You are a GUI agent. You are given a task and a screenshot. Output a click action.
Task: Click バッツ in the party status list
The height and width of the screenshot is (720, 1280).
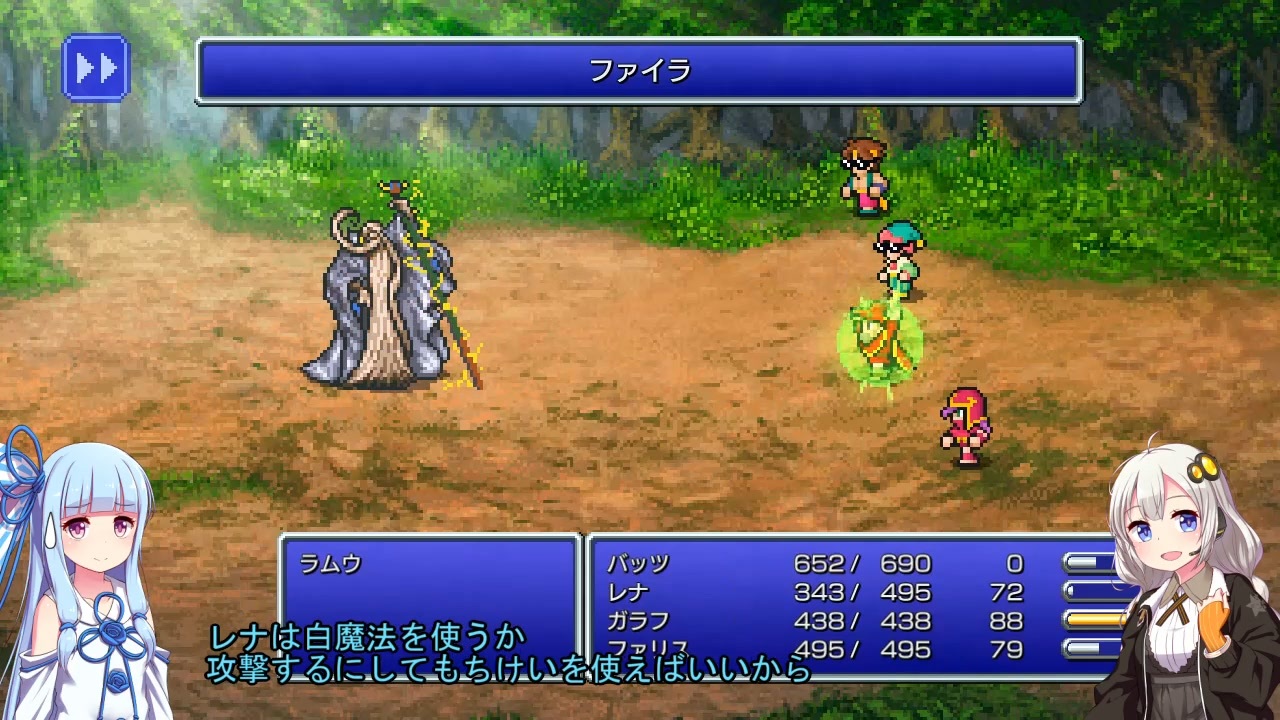pyautogui.click(x=636, y=563)
